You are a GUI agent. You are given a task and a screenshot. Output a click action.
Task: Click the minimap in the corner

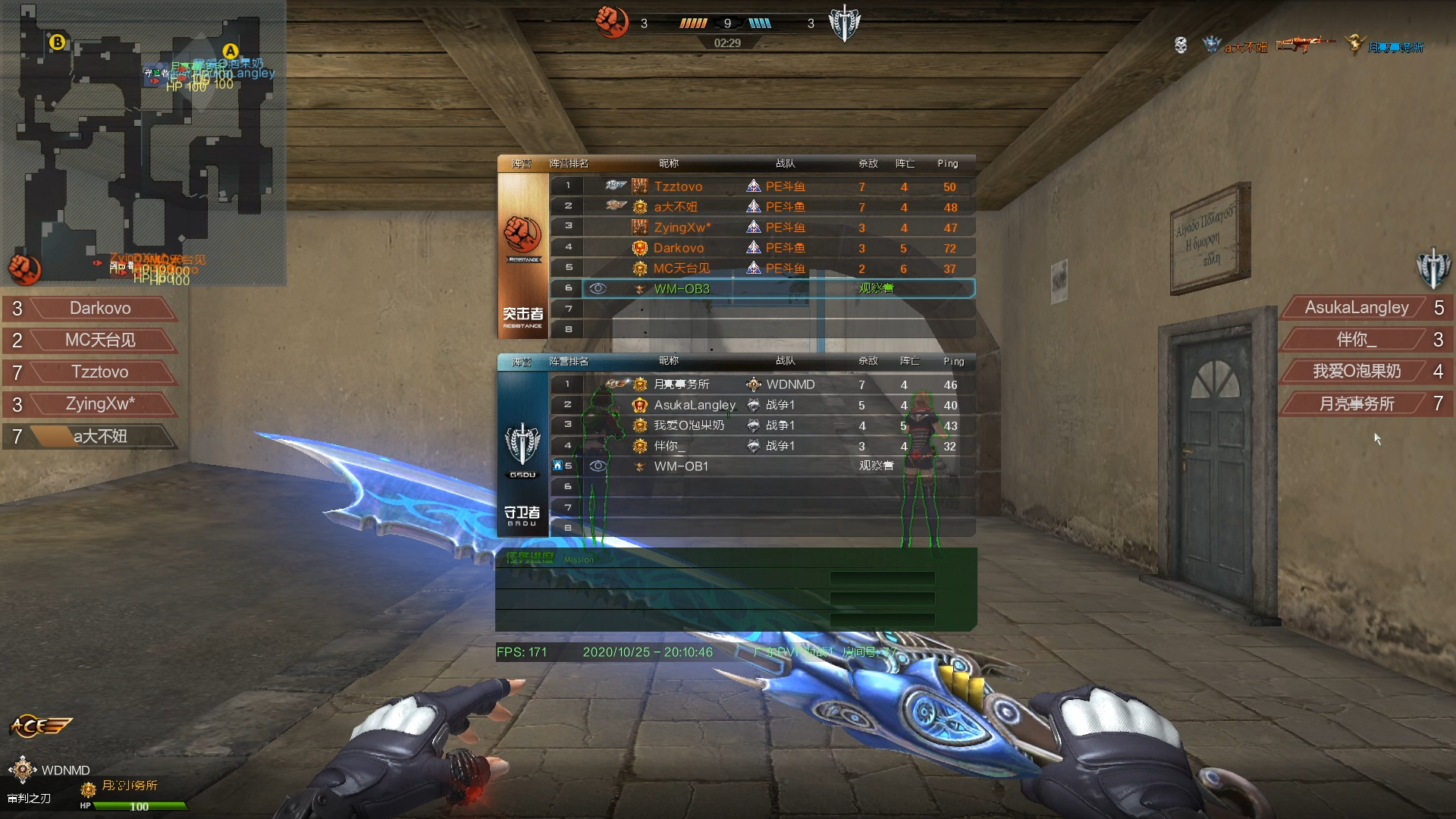[x=143, y=143]
